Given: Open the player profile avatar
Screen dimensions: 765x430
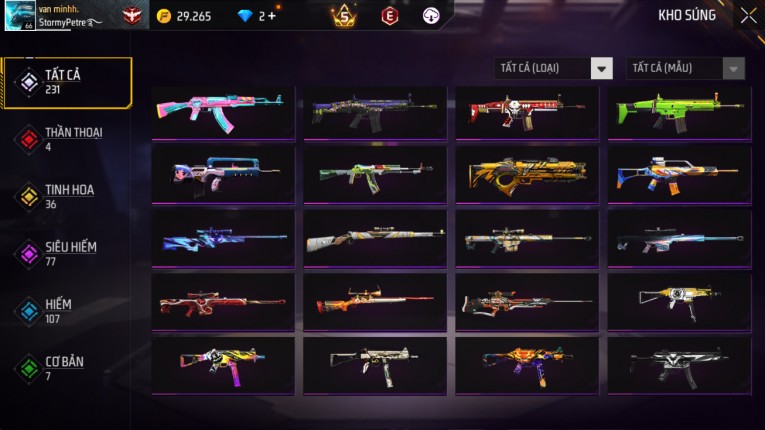Looking at the screenshot, I should point(19,15).
